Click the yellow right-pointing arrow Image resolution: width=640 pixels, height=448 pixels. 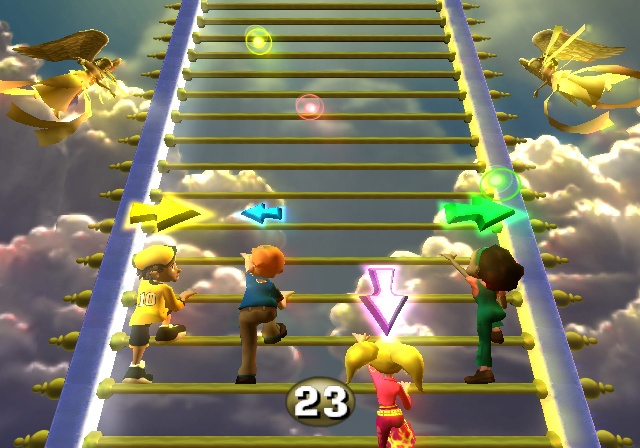coord(164,212)
